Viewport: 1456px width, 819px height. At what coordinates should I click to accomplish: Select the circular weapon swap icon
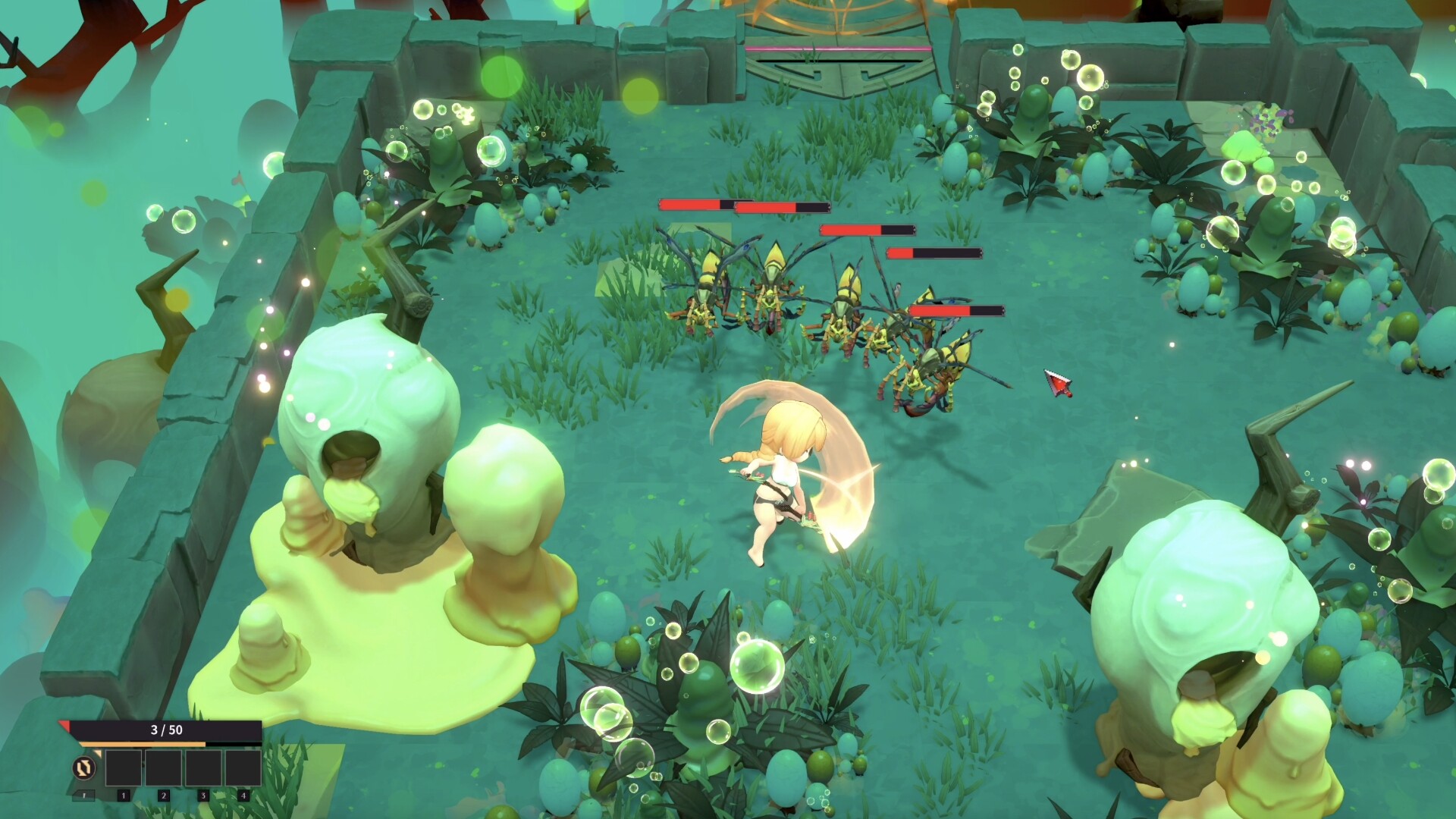(84, 768)
